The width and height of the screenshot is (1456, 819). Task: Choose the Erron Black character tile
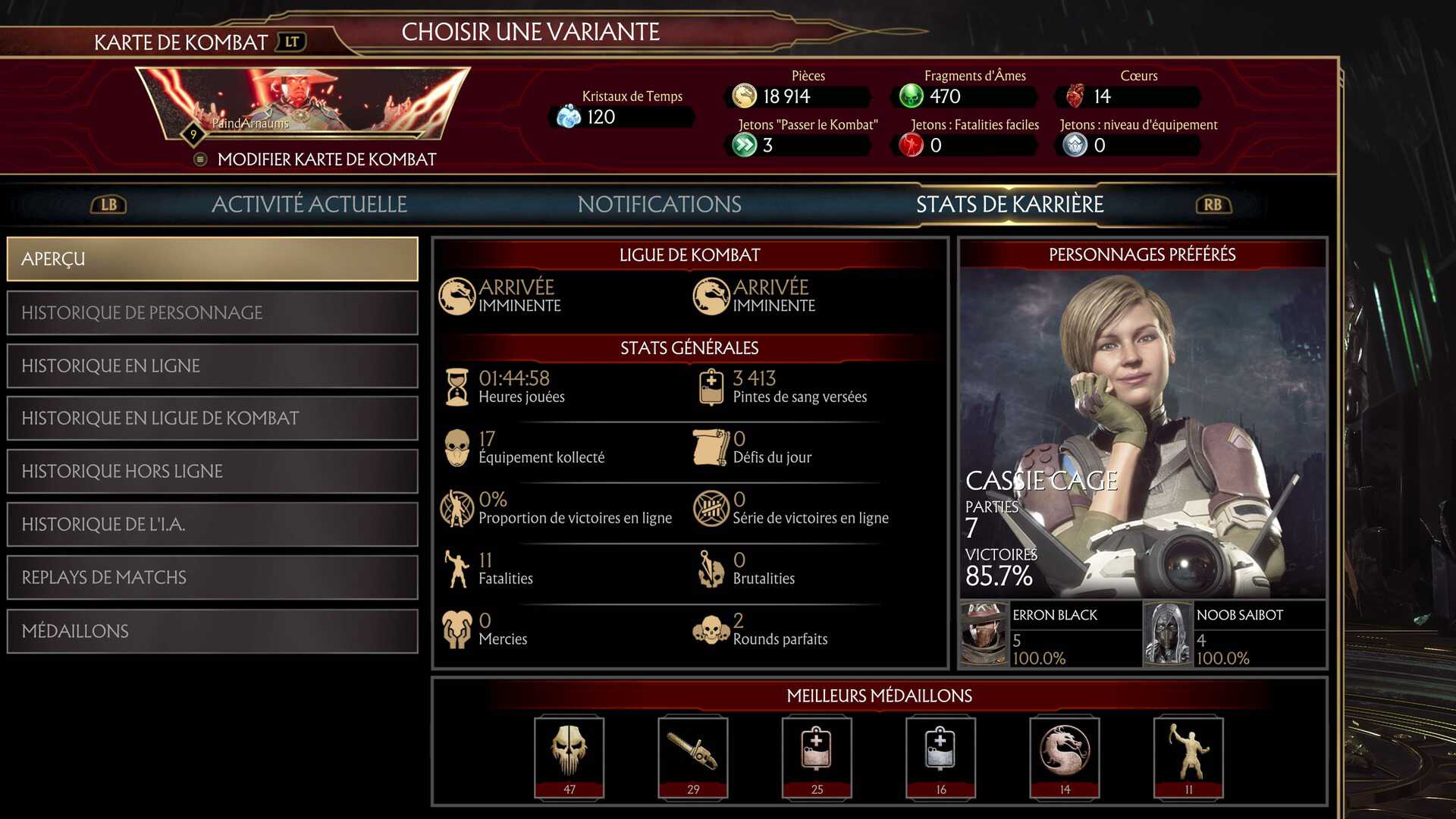tap(1050, 635)
